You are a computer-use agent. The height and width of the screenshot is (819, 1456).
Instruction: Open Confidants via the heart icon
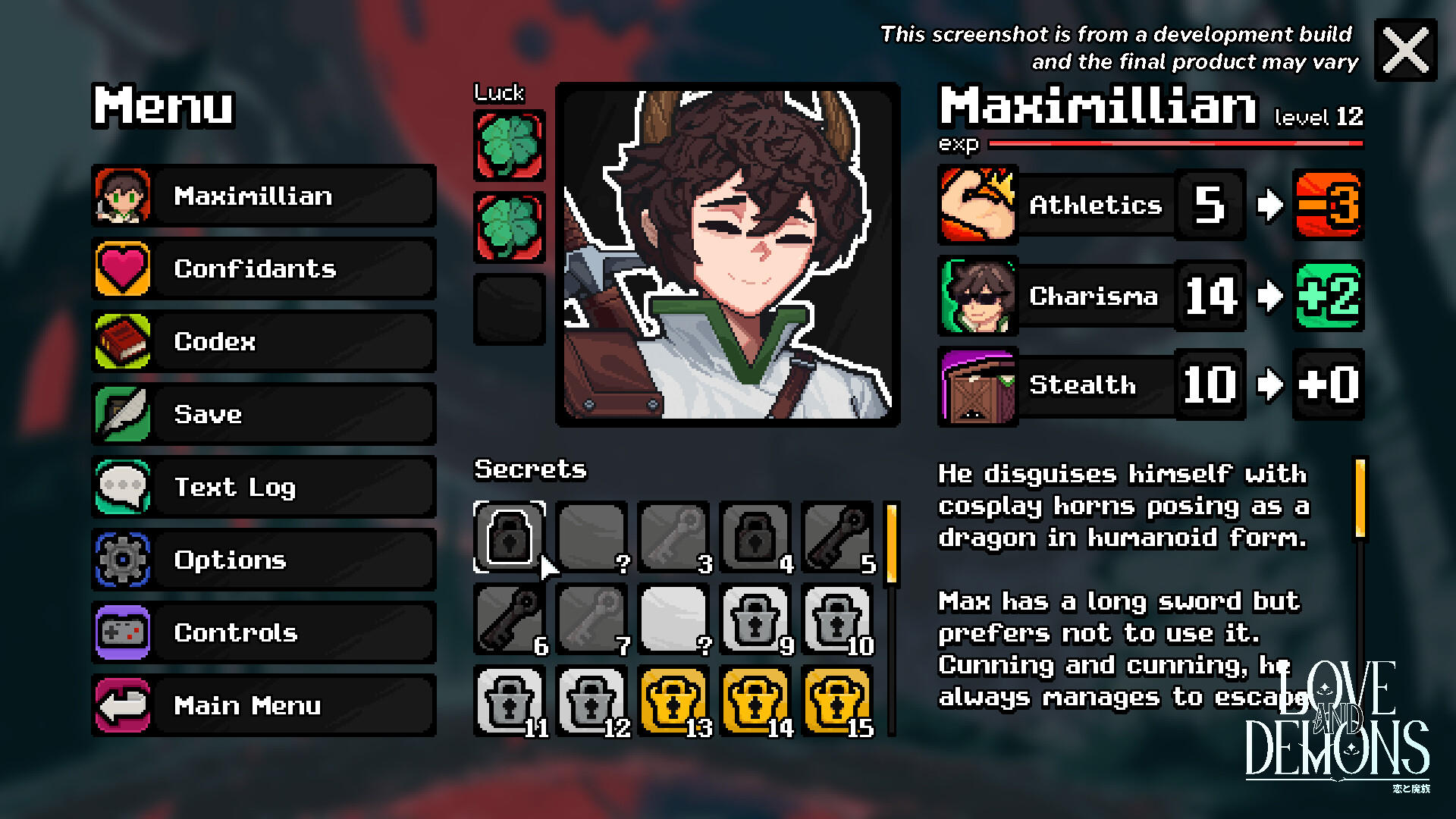click(122, 268)
